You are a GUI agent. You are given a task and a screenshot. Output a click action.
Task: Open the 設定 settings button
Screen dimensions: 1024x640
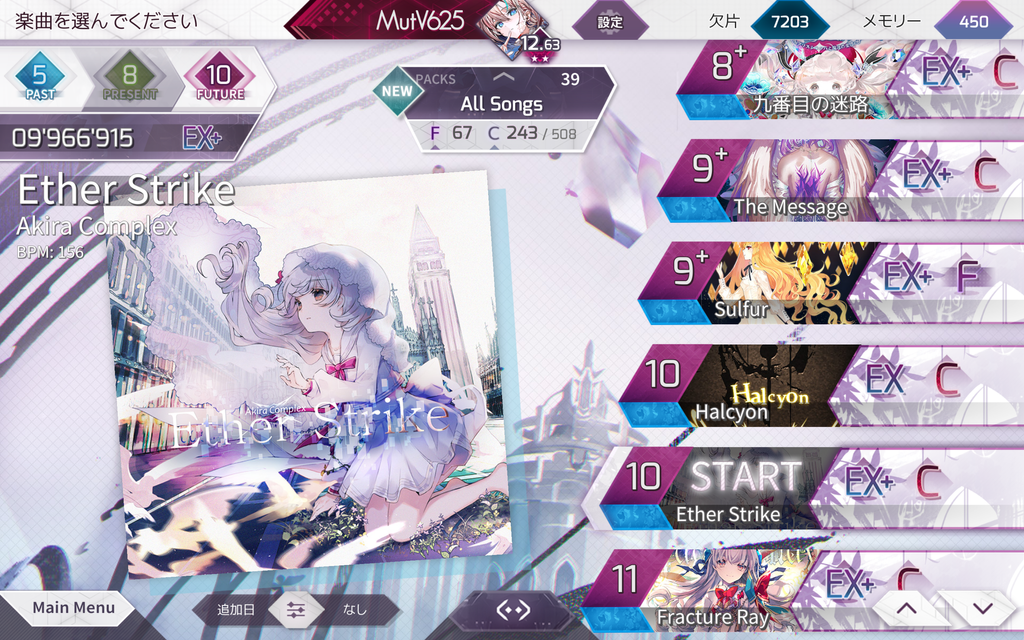point(609,21)
